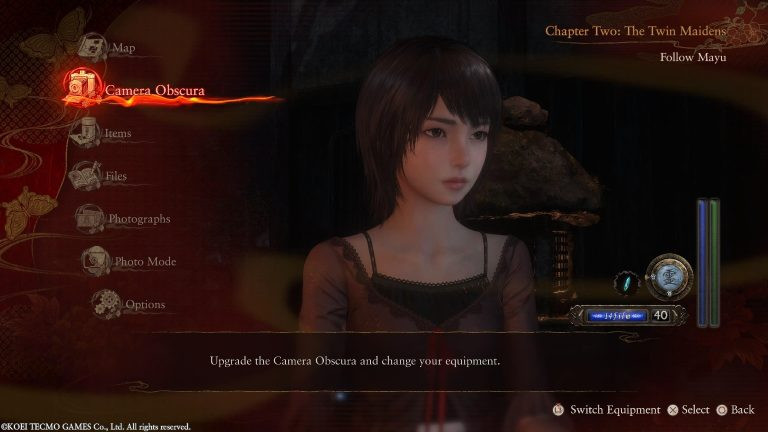Open the Map menu entry
The image size is (768, 432).
pos(122,48)
